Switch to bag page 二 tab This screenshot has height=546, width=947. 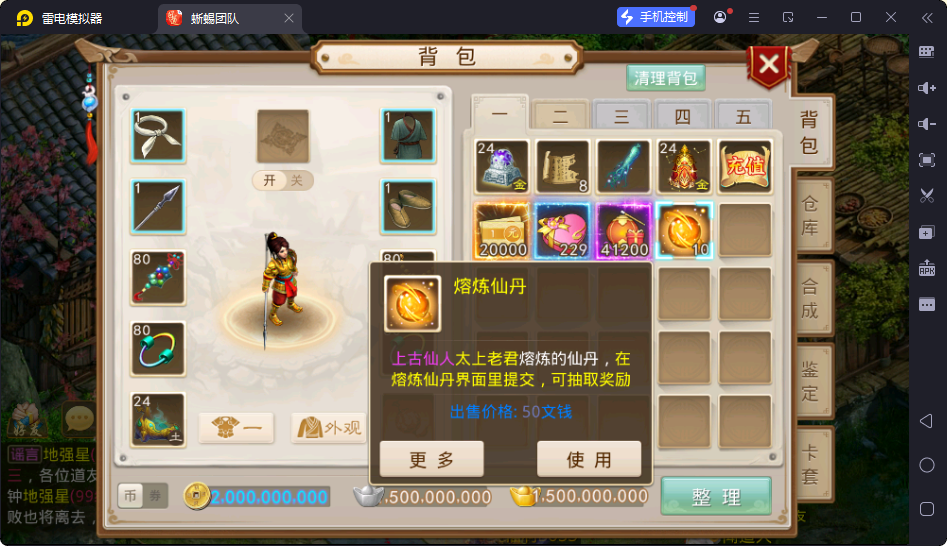[560, 116]
